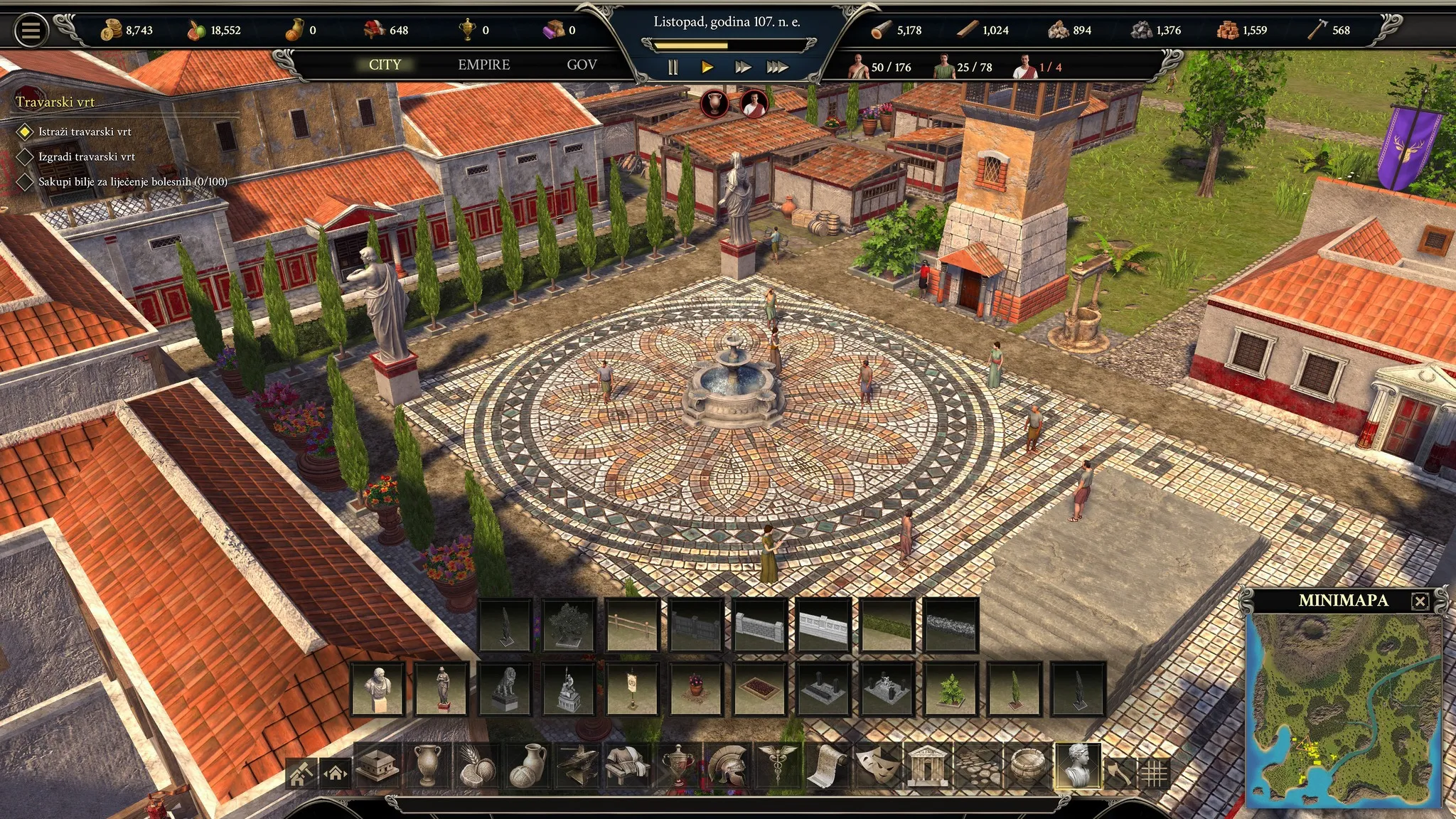Viewport: 1456px width, 819px height.
Task: Set game to normal play speed
Action: (707, 68)
